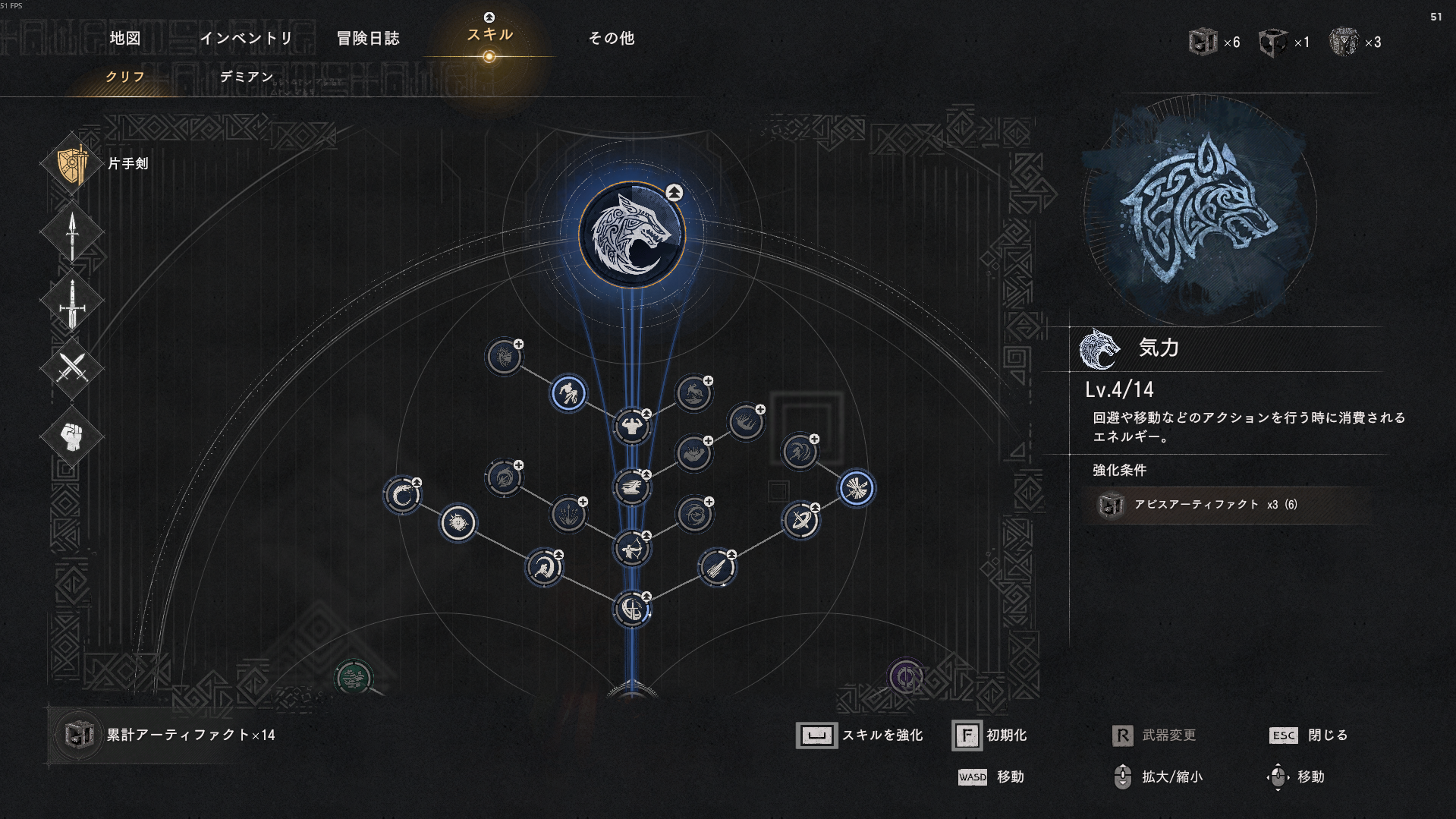Viewport: 1456px width, 819px height.
Task: Select the purple skill node at tree bottom-right
Action: [x=906, y=676]
